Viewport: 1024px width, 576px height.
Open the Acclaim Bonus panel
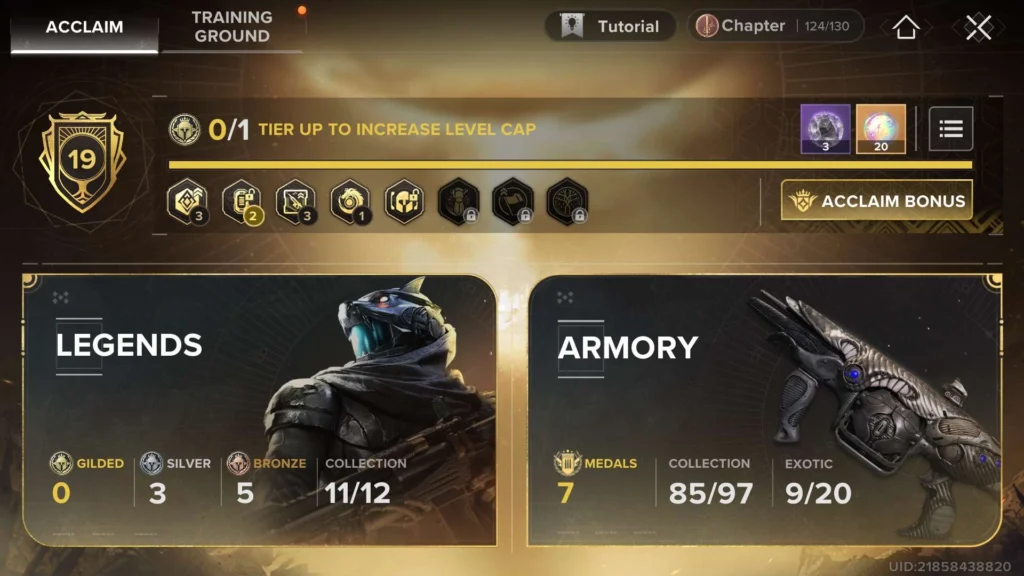tap(877, 201)
